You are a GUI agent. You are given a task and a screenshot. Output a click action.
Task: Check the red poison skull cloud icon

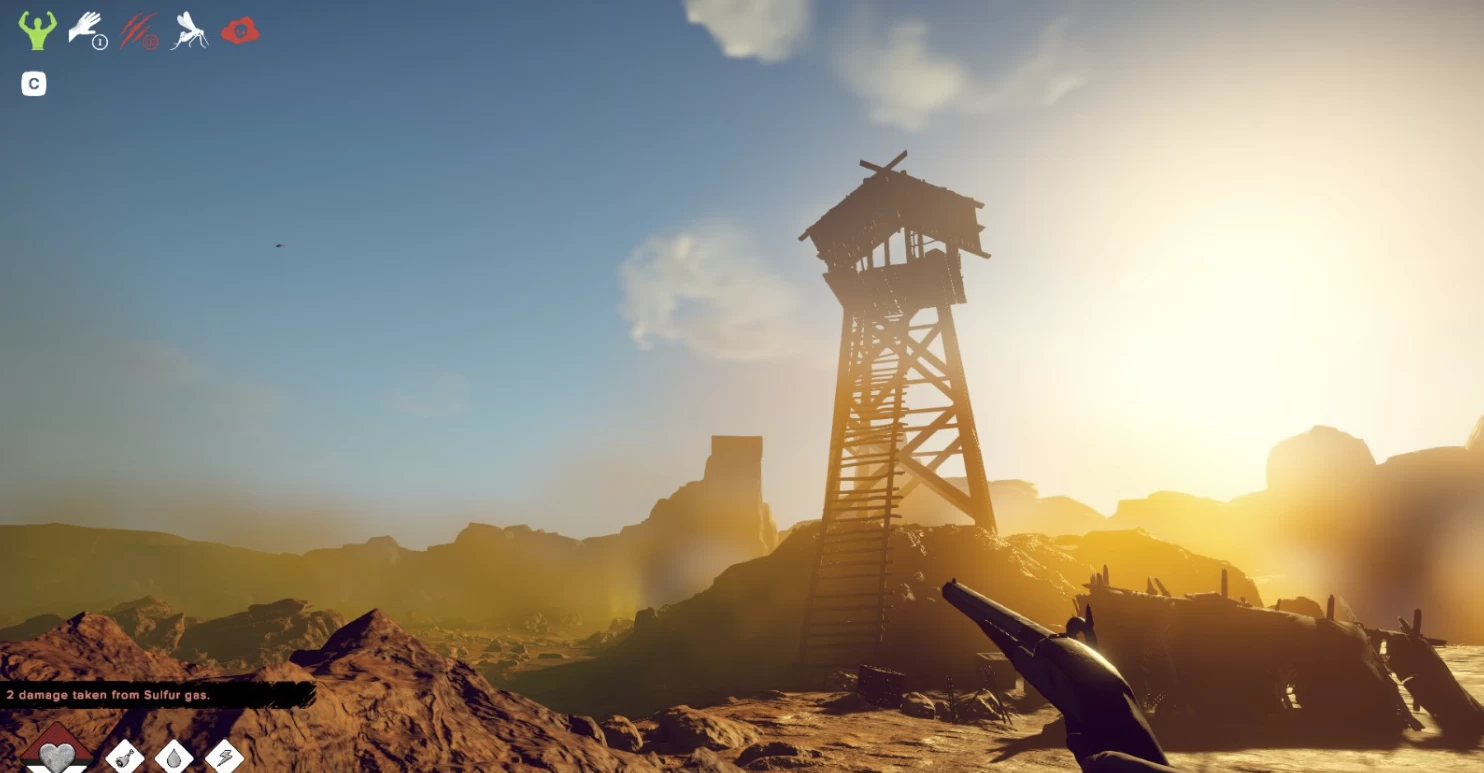point(240,31)
